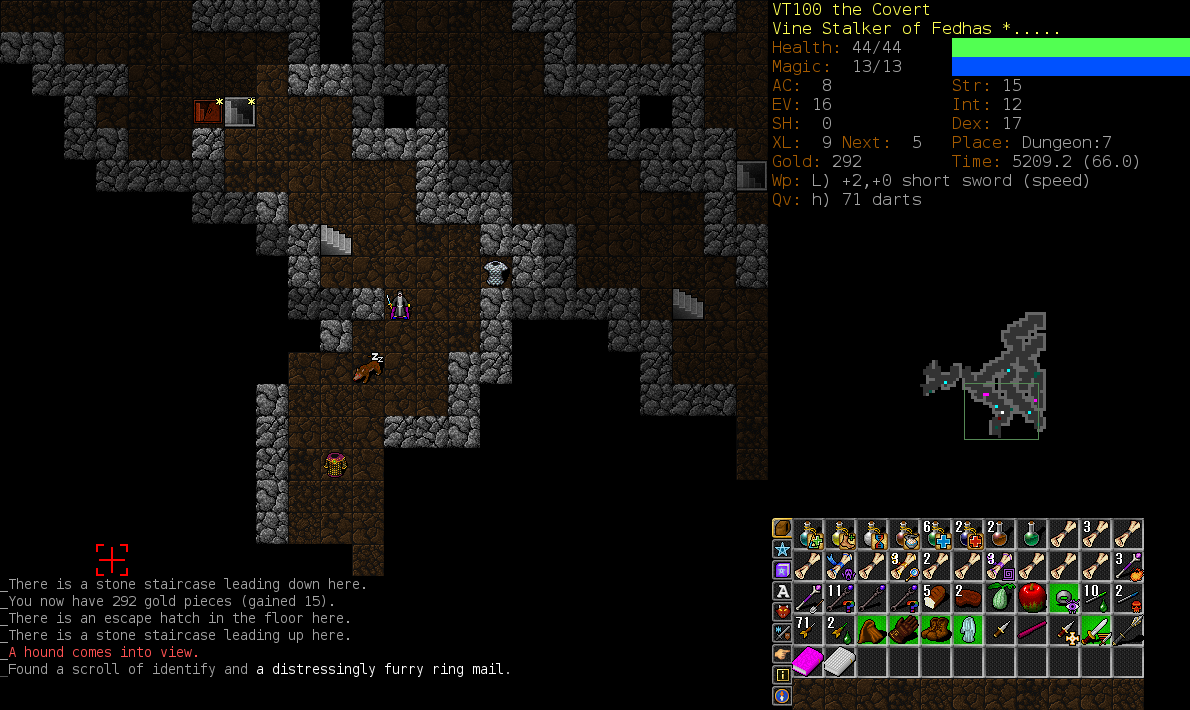Choose the equipped brown leather gloves
The image size is (1190, 710).
coord(904,630)
